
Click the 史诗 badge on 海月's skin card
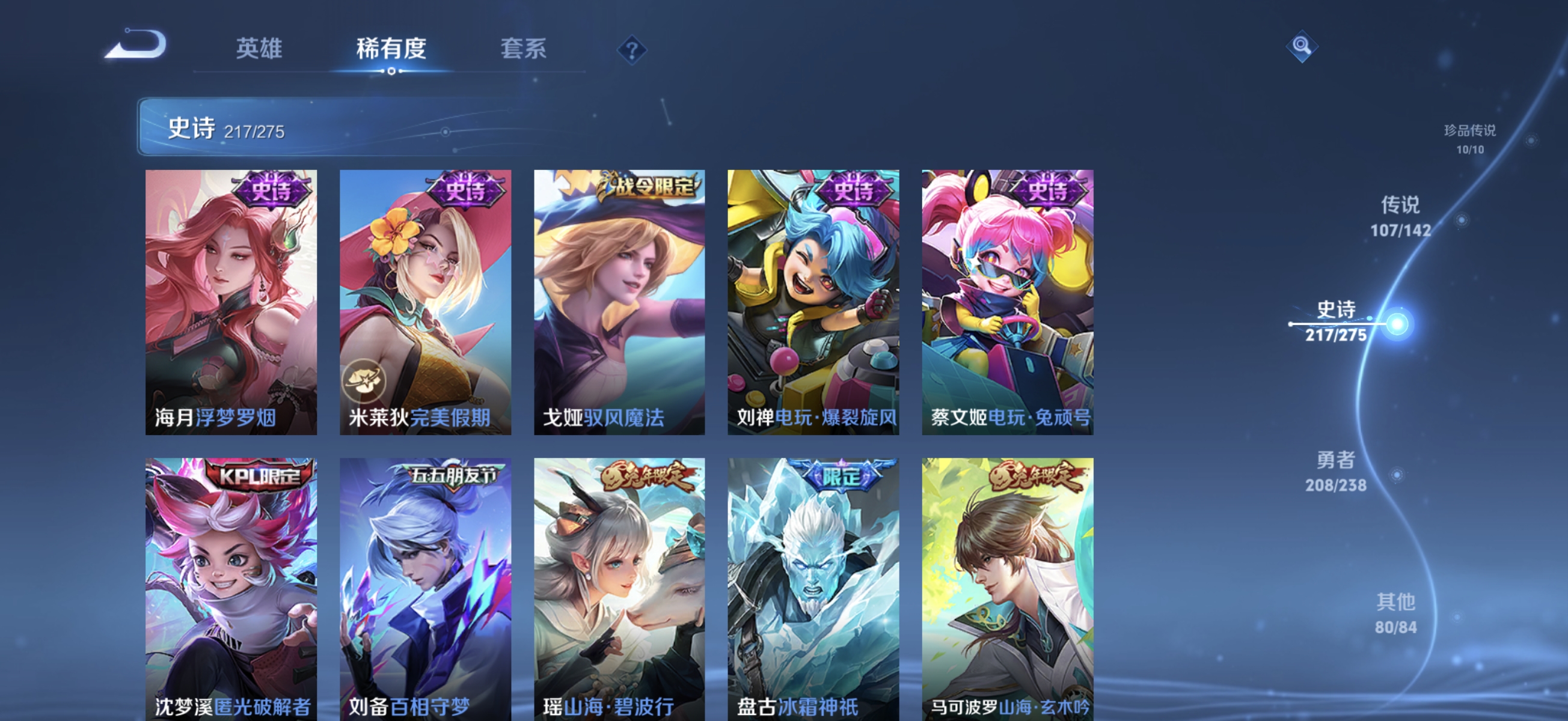click(x=271, y=191)
